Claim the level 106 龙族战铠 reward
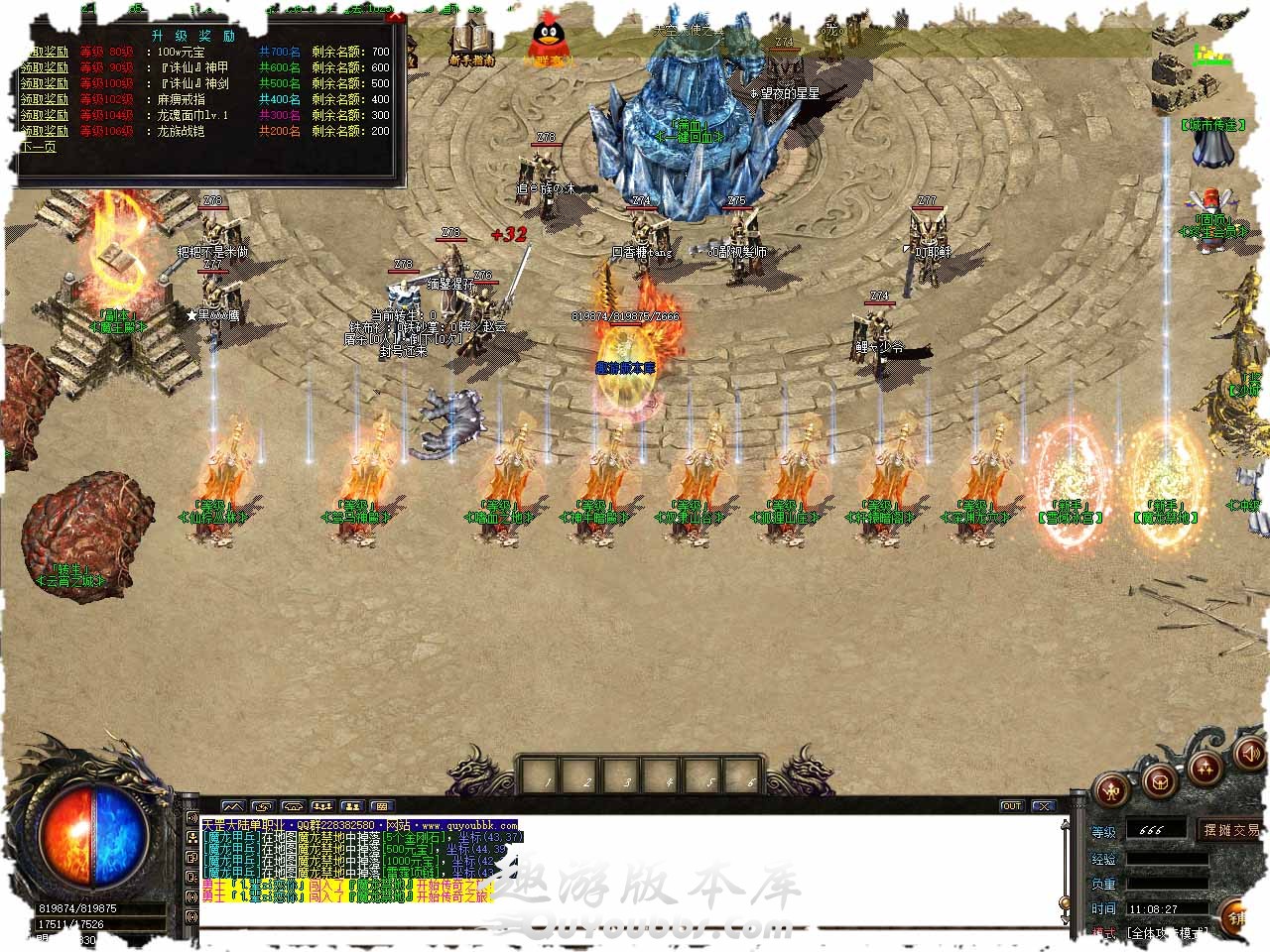This screenshot has width=1270, height=952. 45,131
